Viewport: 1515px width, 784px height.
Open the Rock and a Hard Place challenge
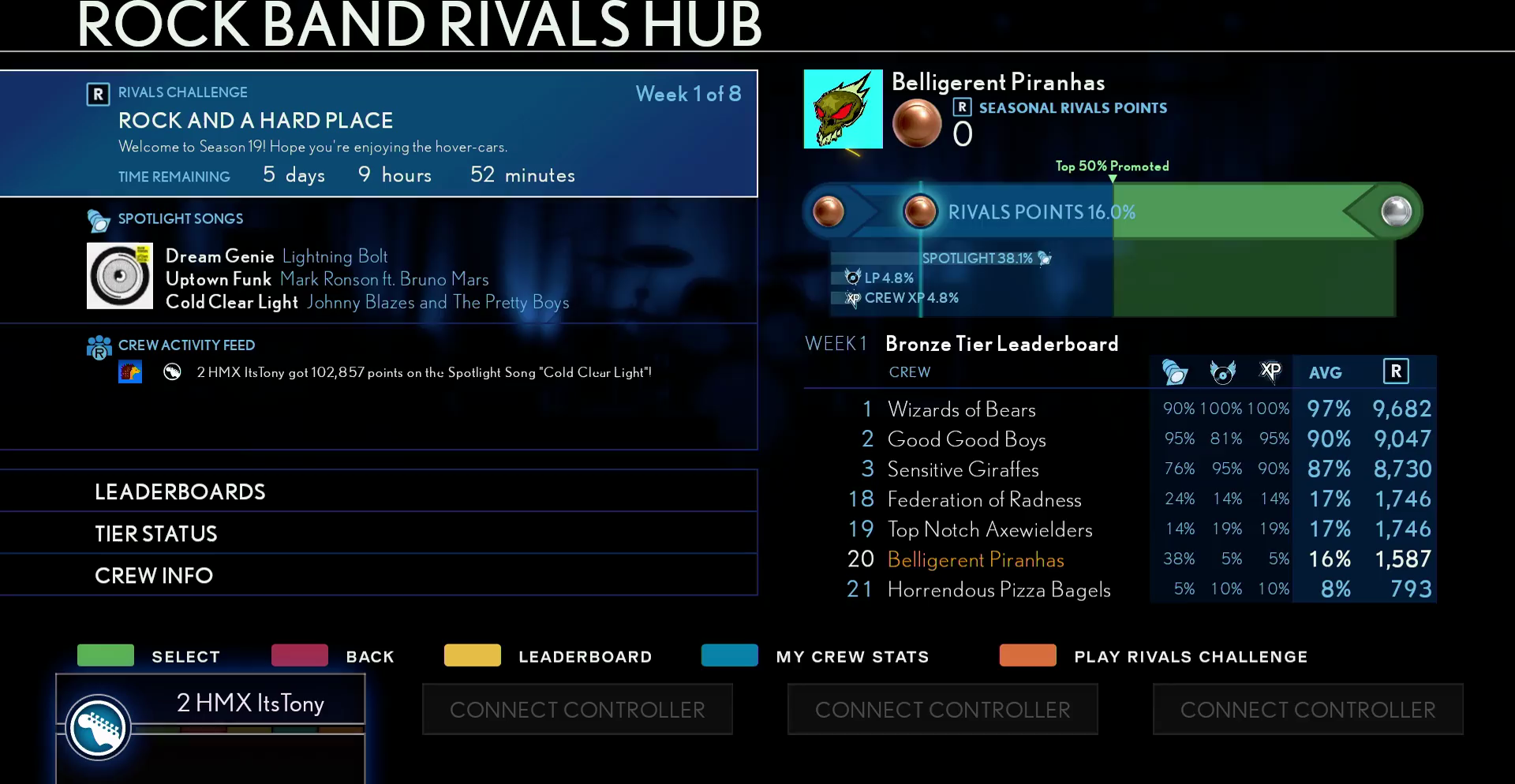(x=379, y=133)
